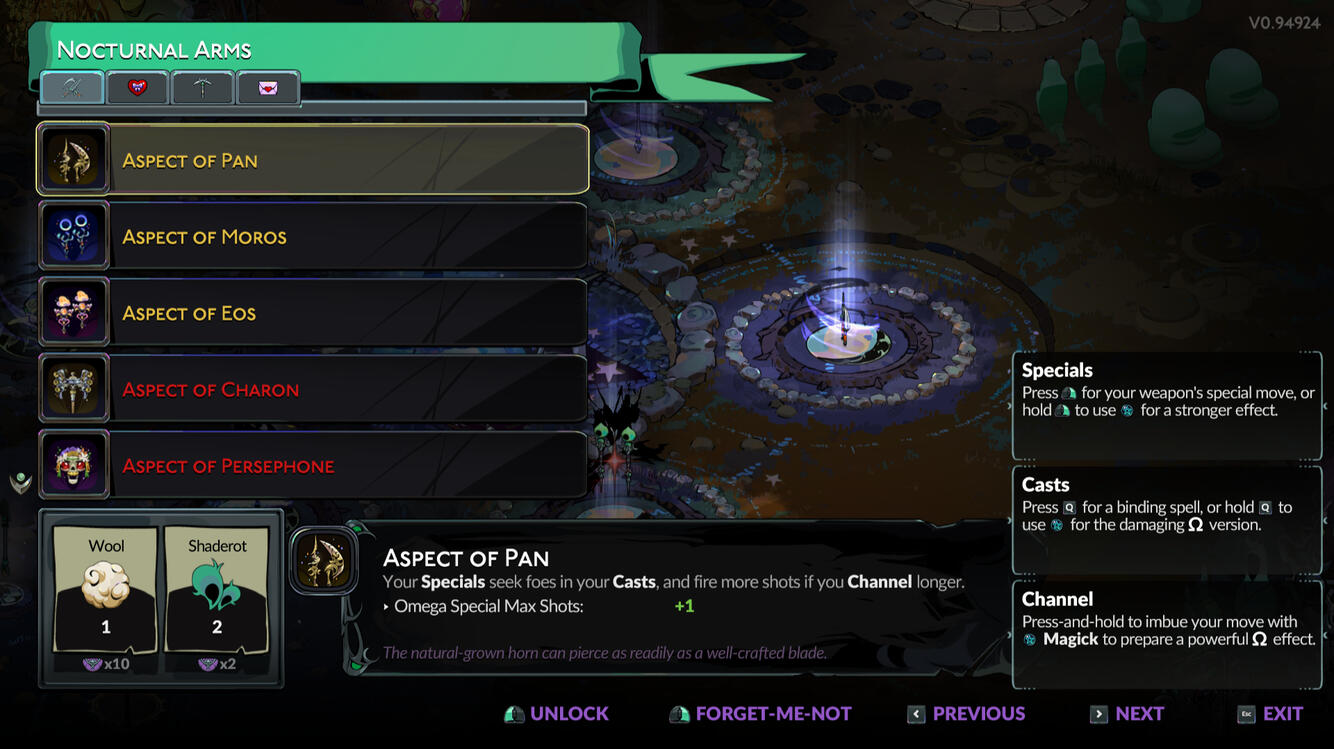Click the EXIT button
Image resolution: width=1334 pixels, height=749 pixels.
pyautogui.click(x=1271, y=713)
